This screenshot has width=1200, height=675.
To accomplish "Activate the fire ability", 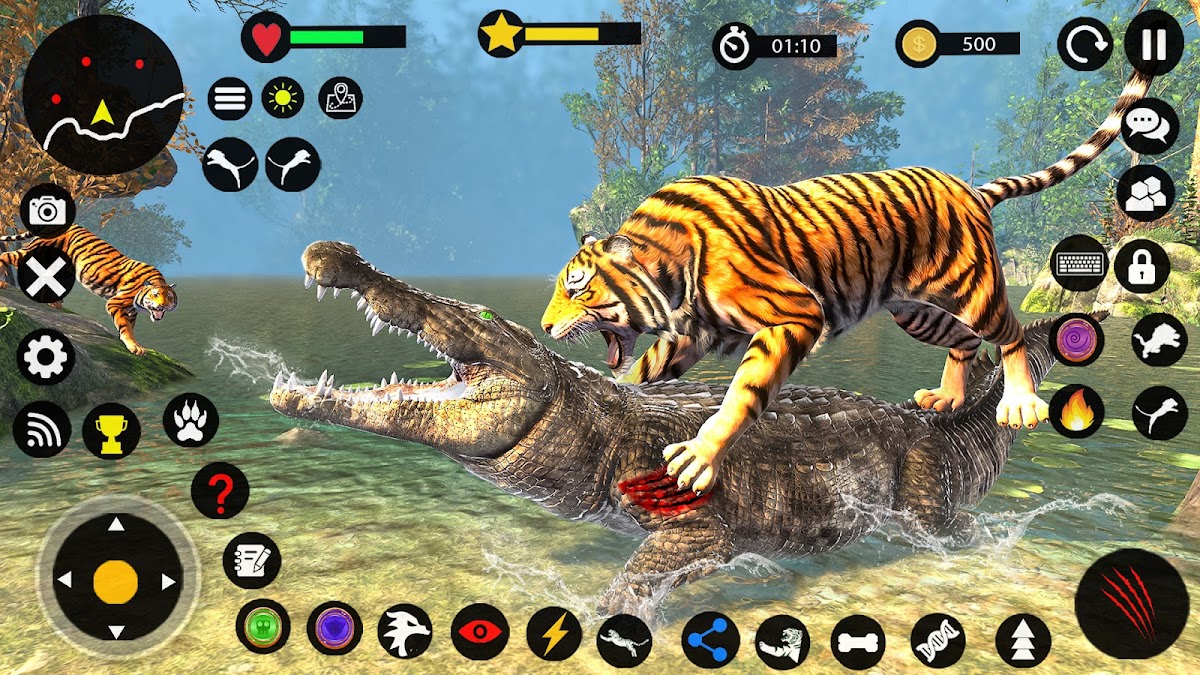I will click(x=1077, y=411).
